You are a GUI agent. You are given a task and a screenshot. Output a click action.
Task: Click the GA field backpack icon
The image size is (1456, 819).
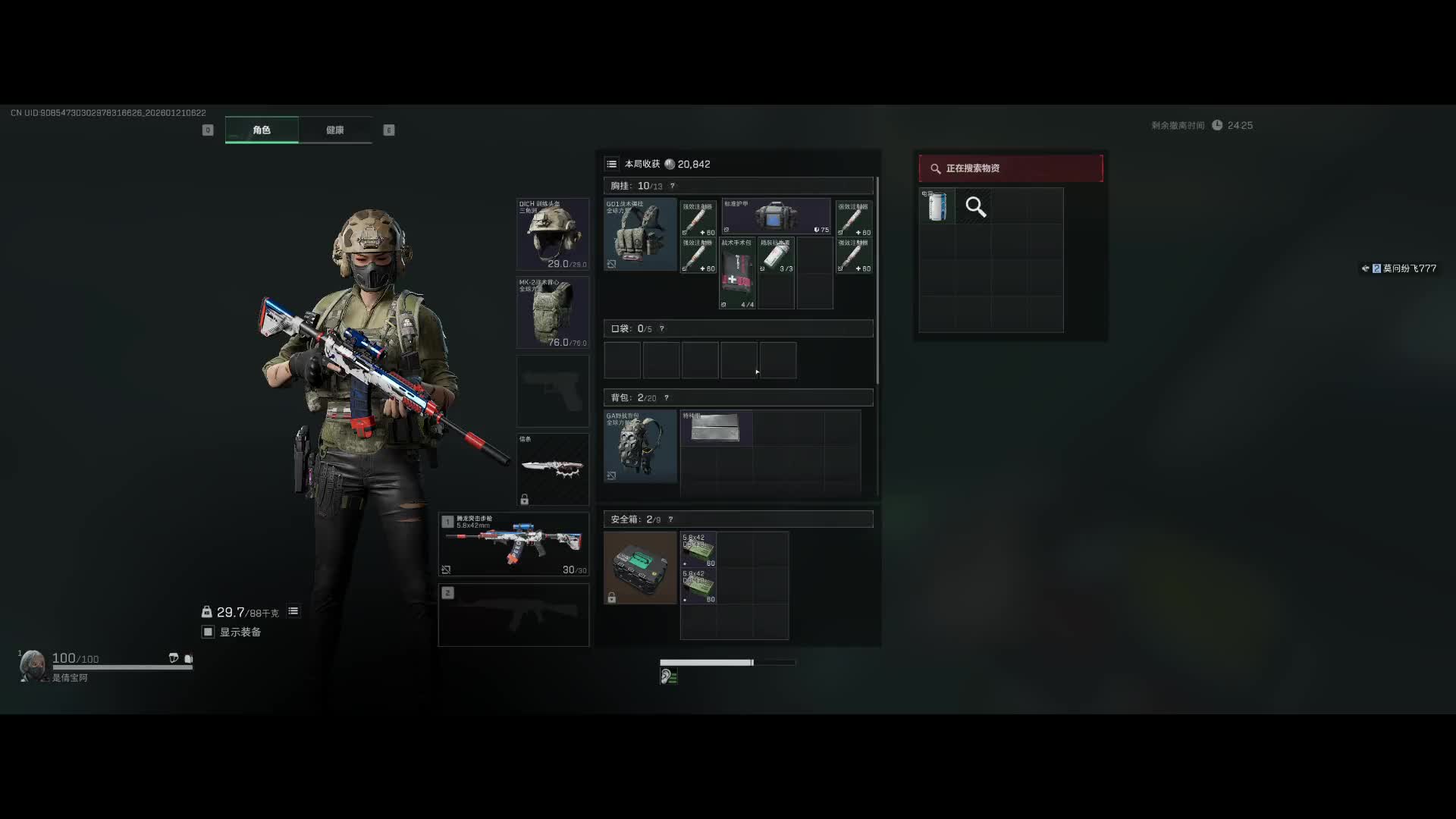[640, 447]
